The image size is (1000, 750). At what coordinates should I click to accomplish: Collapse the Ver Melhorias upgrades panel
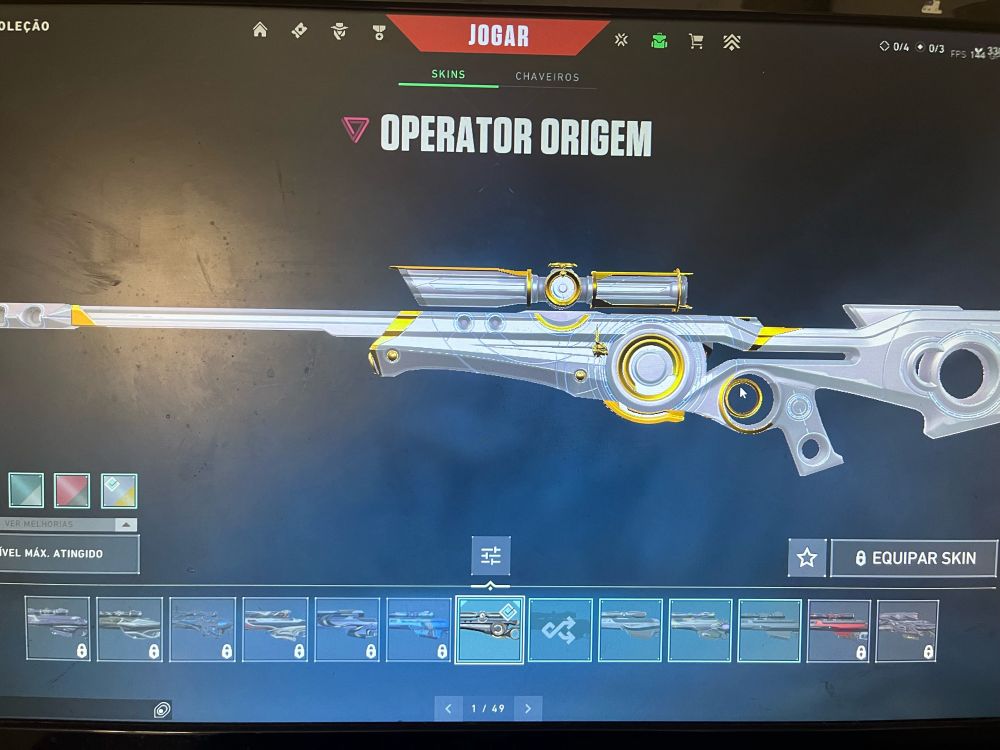[126, 524]
